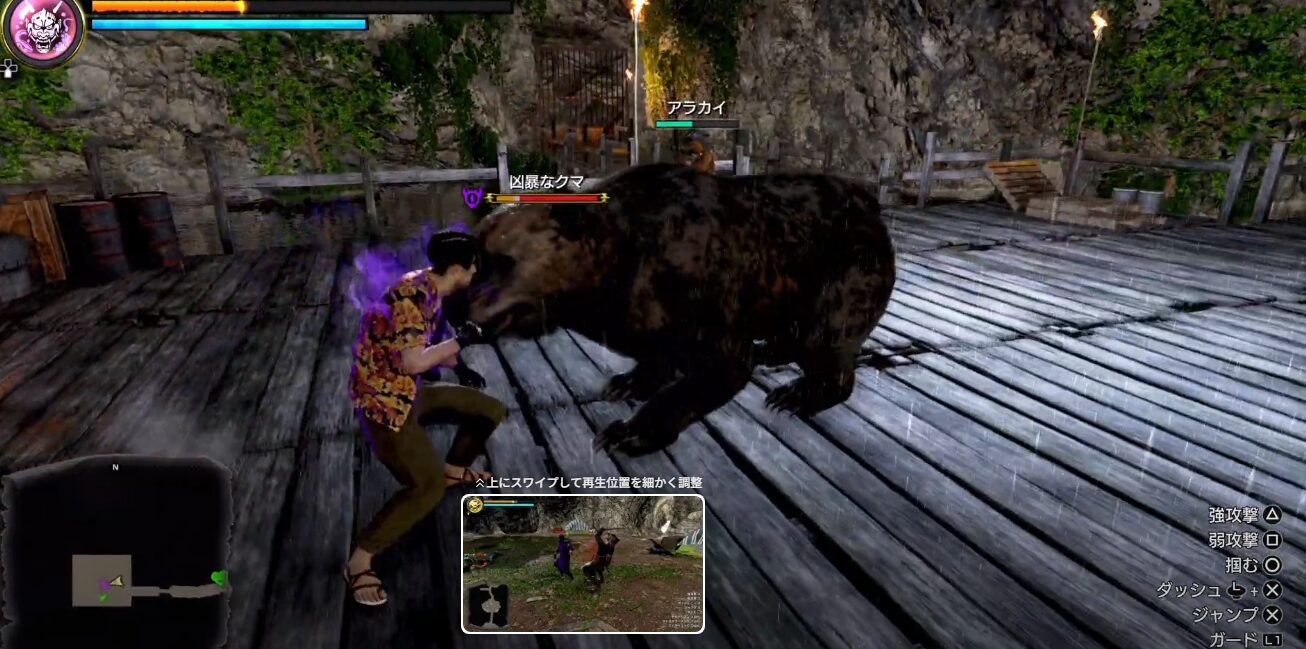Select the video scrub preview thumbnail
Screen dimensions: 1306x649
[x=583, y=564]
